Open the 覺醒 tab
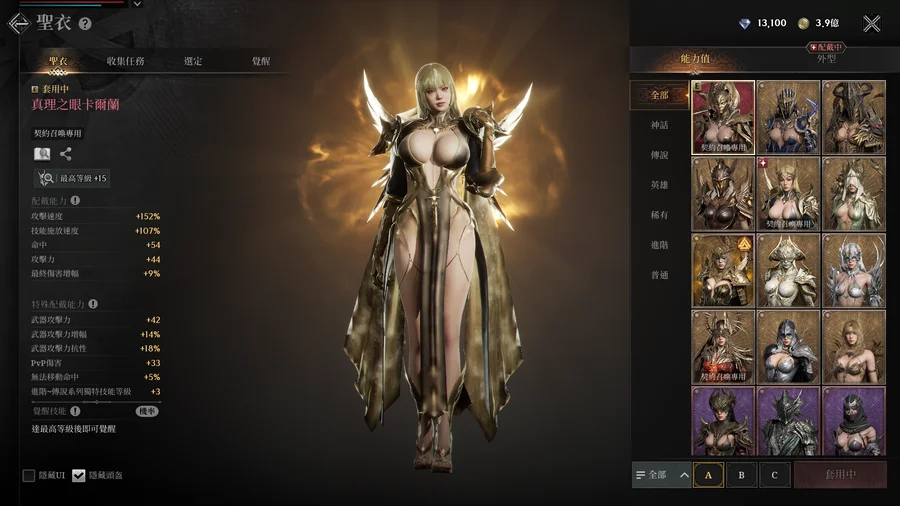Screen dimensions: 900x506 pyautogui.click(x=261, y=61)
